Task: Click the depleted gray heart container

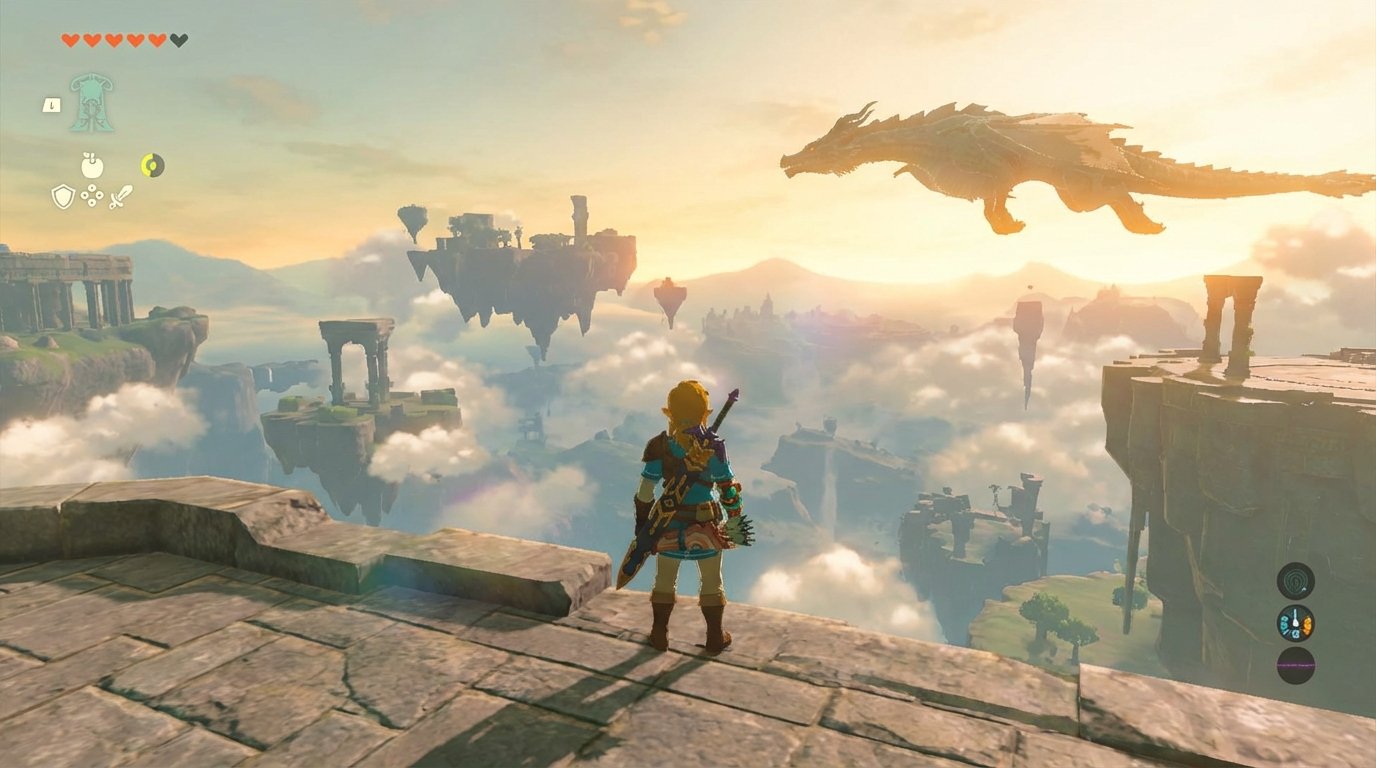Action: tap(176, 40)
